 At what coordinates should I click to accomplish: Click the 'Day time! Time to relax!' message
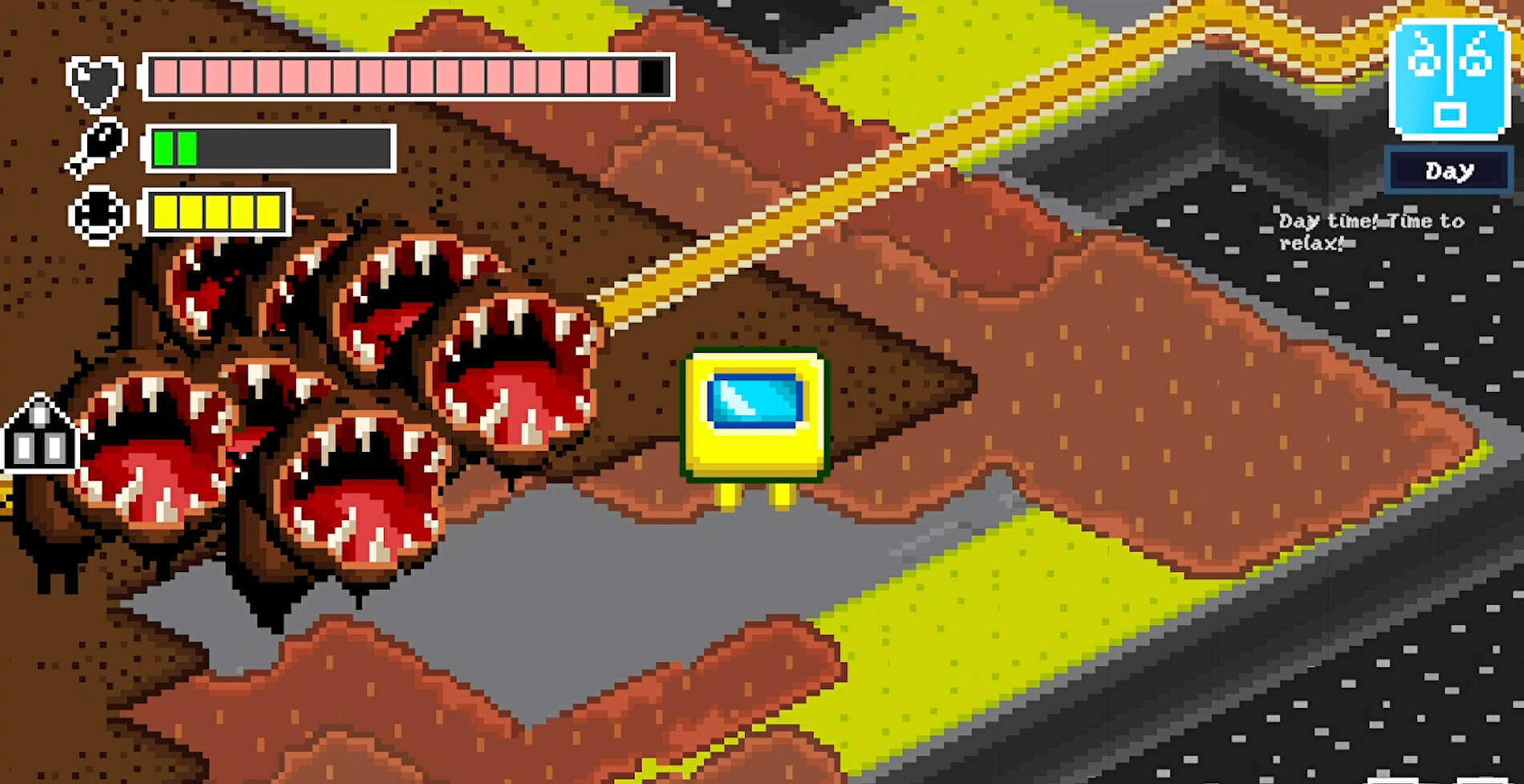1372,231
